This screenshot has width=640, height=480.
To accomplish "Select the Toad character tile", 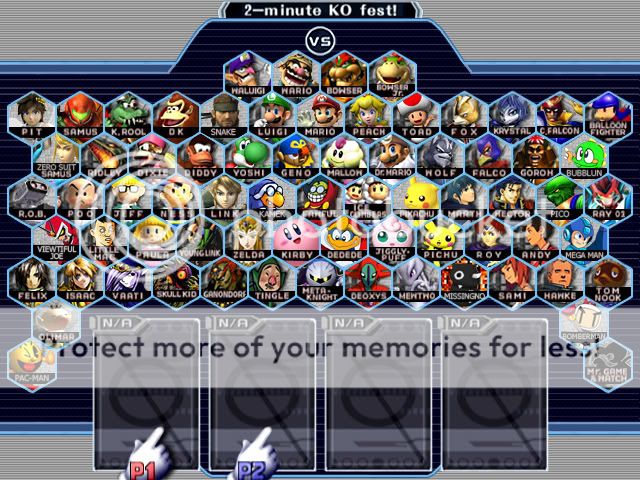I will (416, 113).
